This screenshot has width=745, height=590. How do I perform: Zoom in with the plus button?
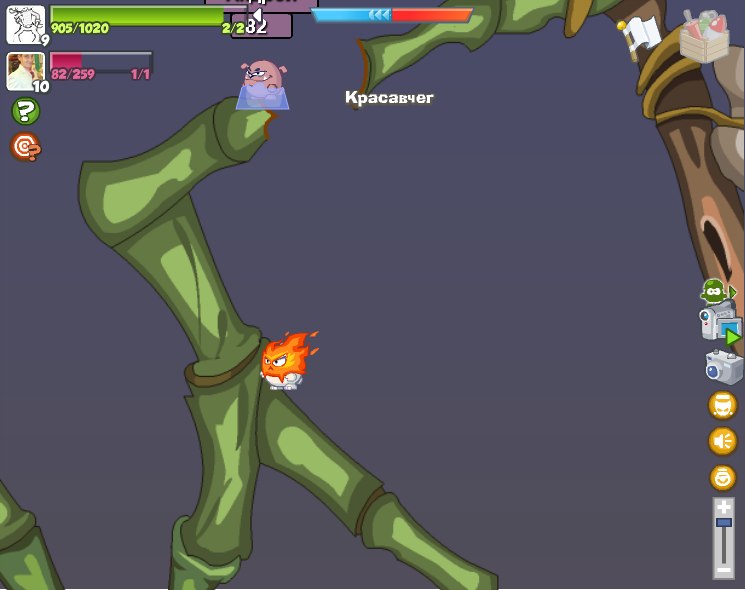pyautogui.click(x=724, y=508)
